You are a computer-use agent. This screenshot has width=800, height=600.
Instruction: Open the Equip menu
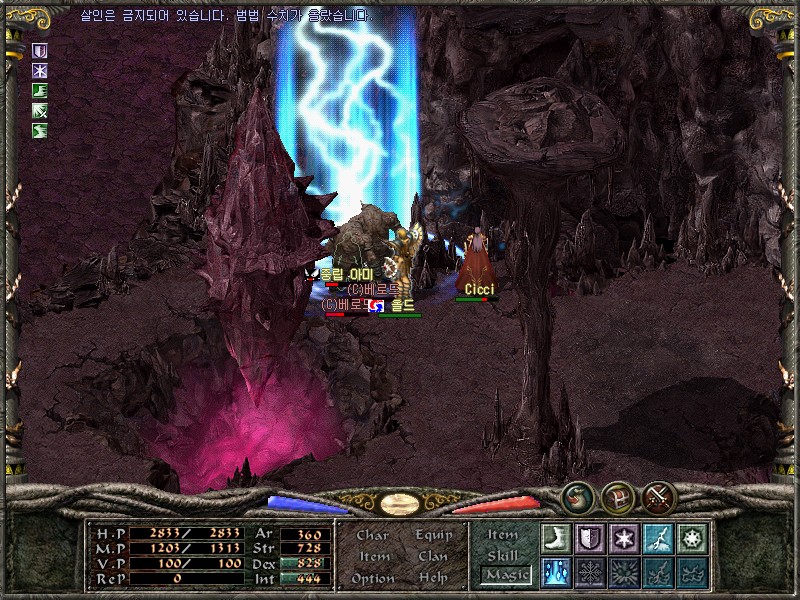click(x=434, y=535)
